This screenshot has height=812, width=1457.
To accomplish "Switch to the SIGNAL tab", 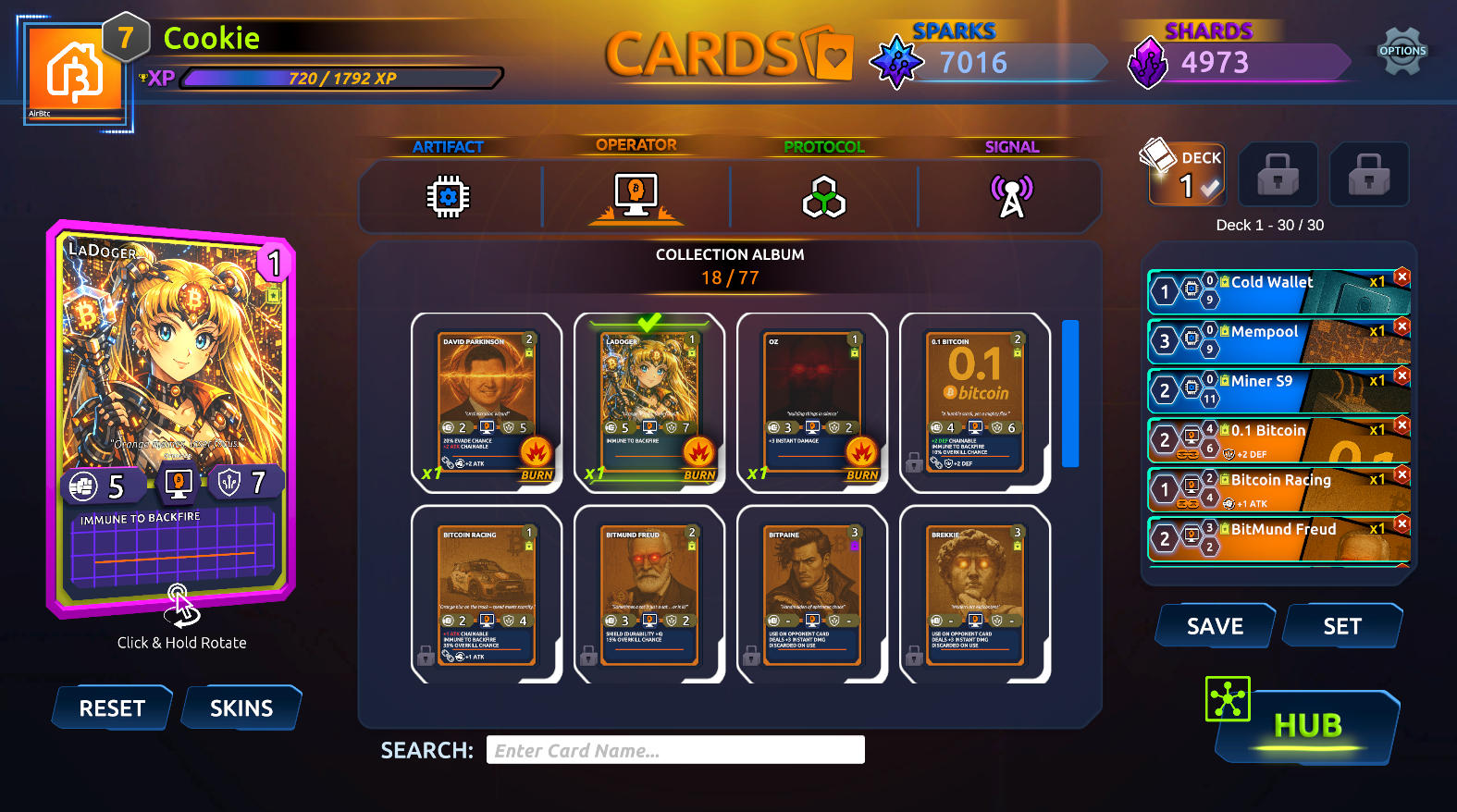I will (x=1011, y=146).
